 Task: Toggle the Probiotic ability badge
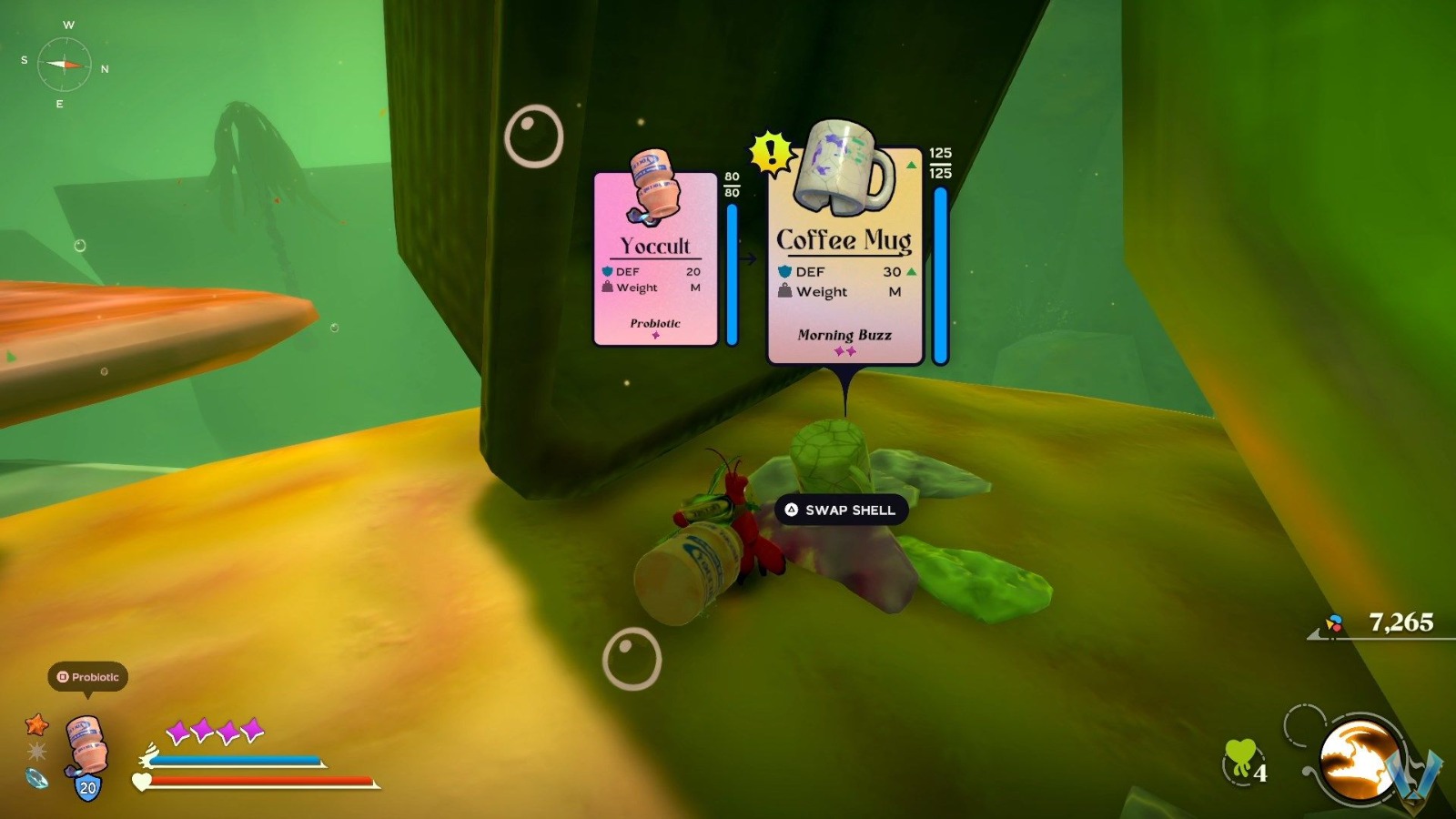pyautogui.click(x=88, y=678)
